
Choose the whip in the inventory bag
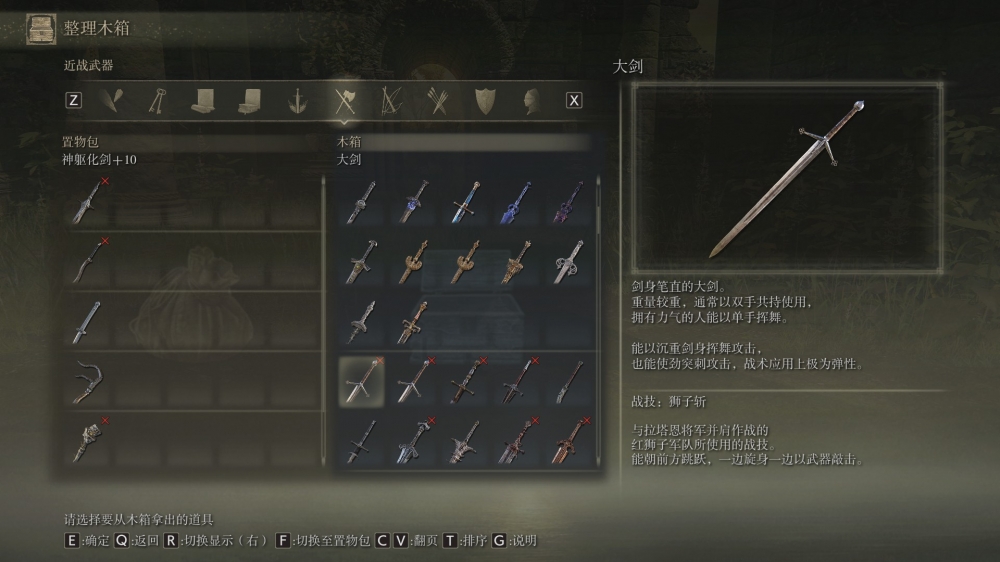click(x=90, y=381)
